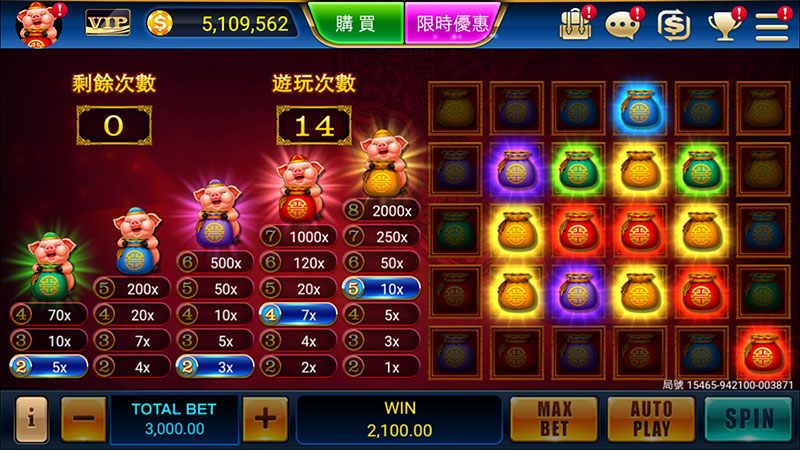Decrease total bet with minus button

pos(83,418)
